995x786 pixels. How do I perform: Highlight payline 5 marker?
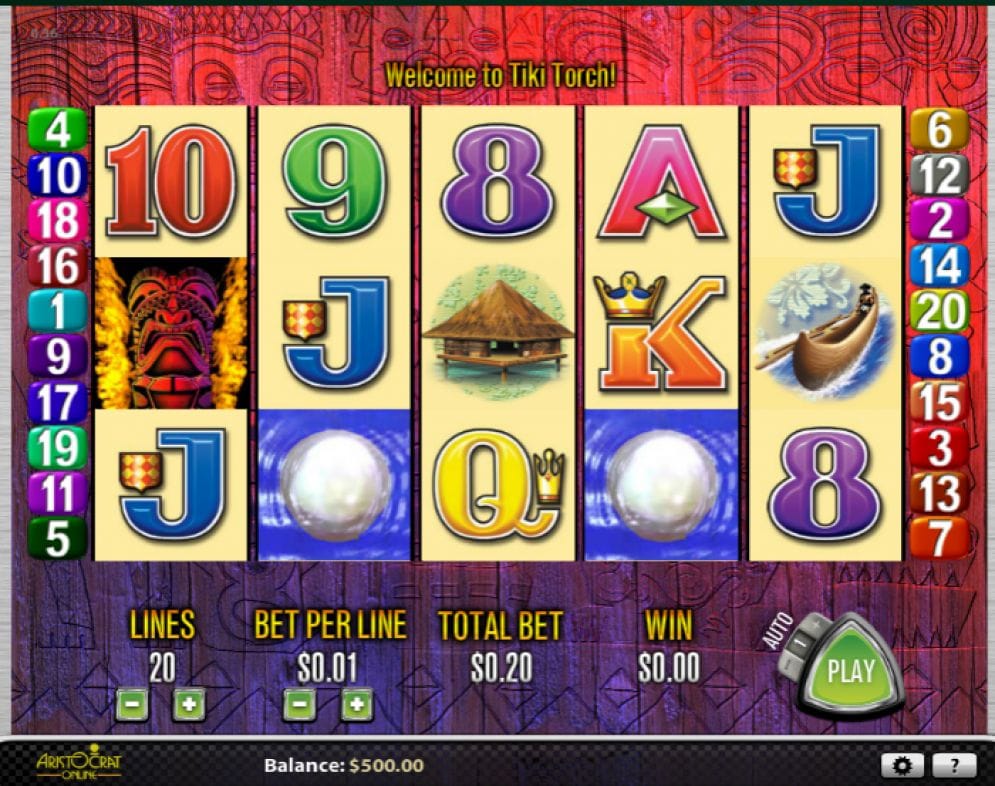(58, 539)
